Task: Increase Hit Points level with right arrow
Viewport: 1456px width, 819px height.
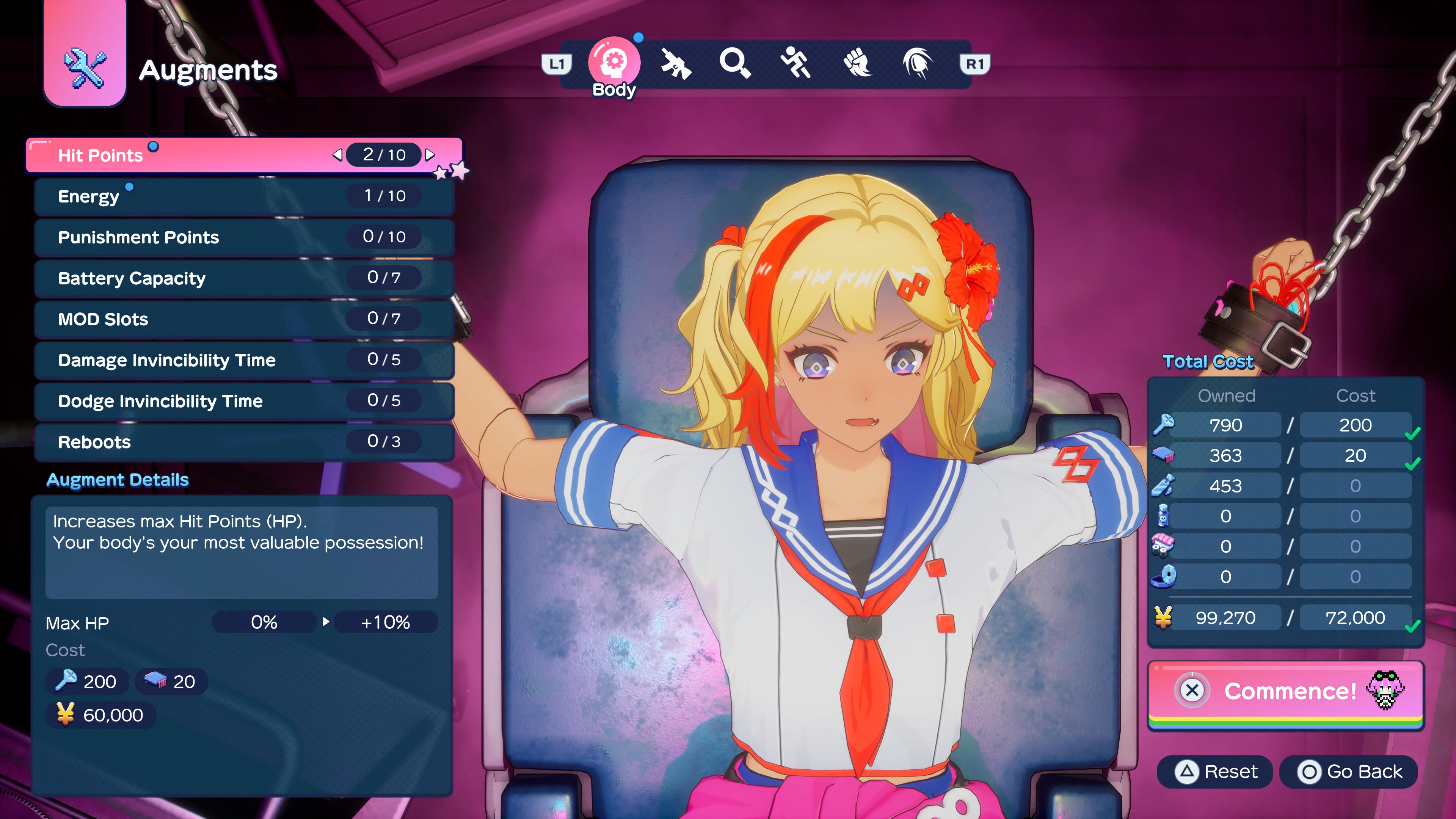Action: click(430, 155)
